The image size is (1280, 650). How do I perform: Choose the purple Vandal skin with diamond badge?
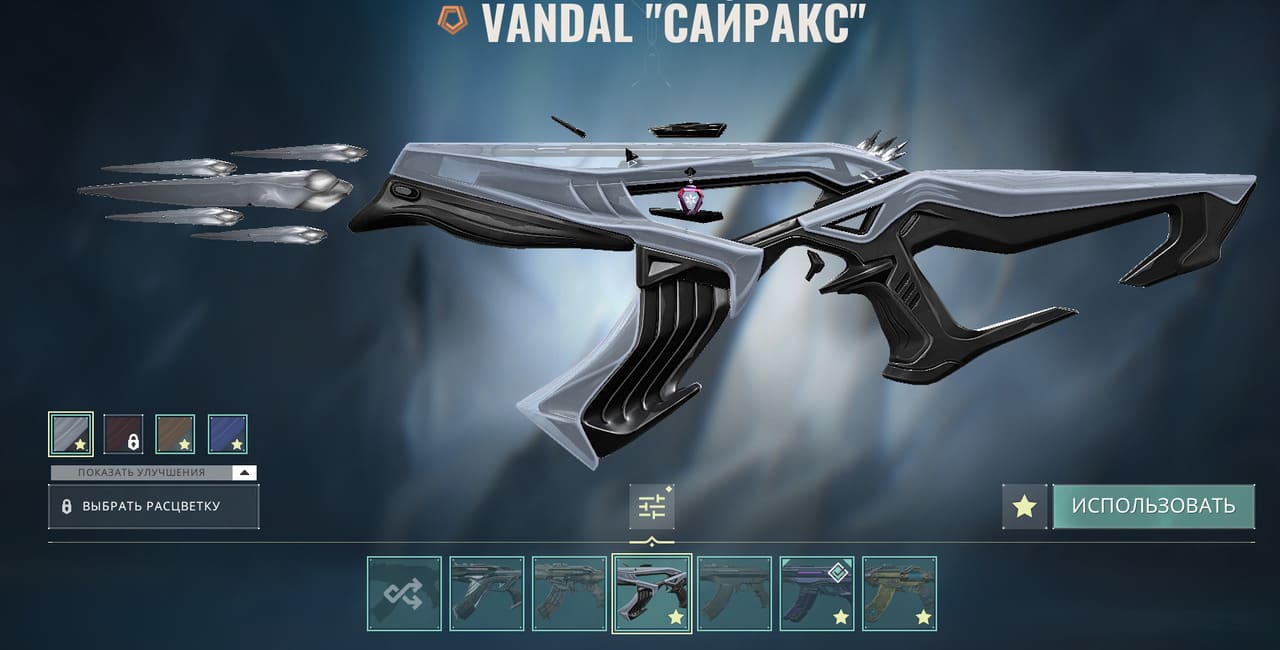click(817, 594)
